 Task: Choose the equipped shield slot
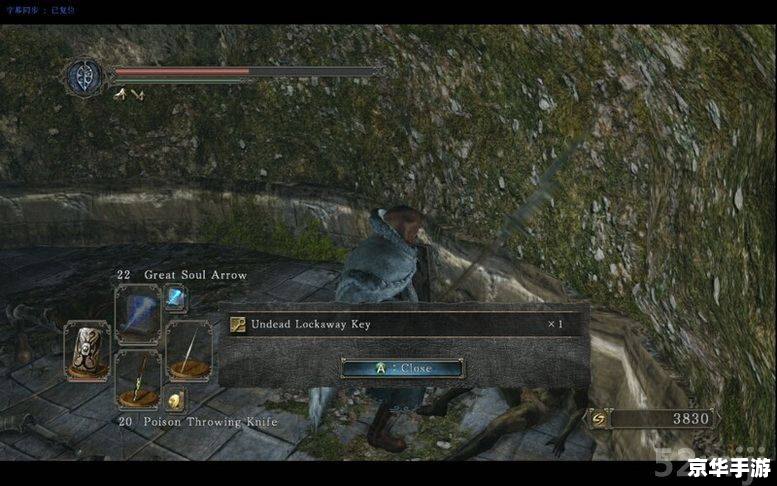[87, 350]
